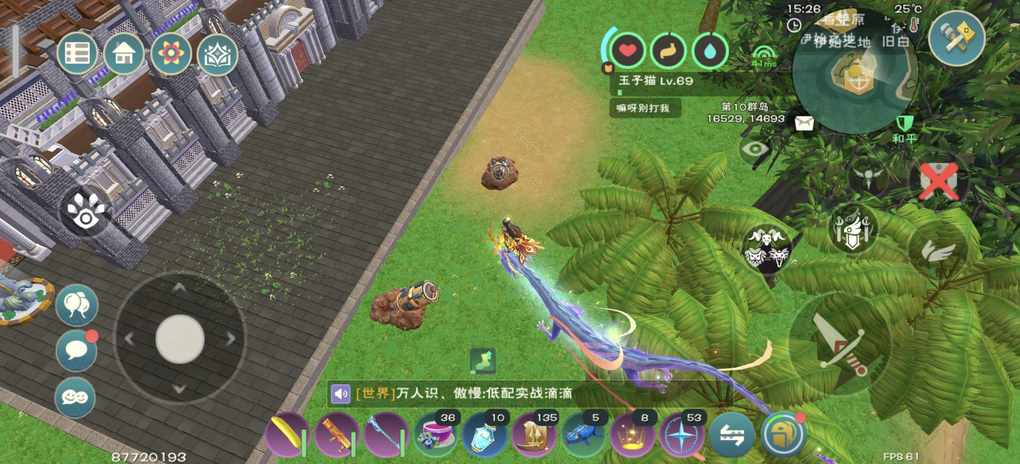The height and width of the screenshot is (464, 1020).
Task: Select the compass star item with 53
Action: tap(682, 435)
